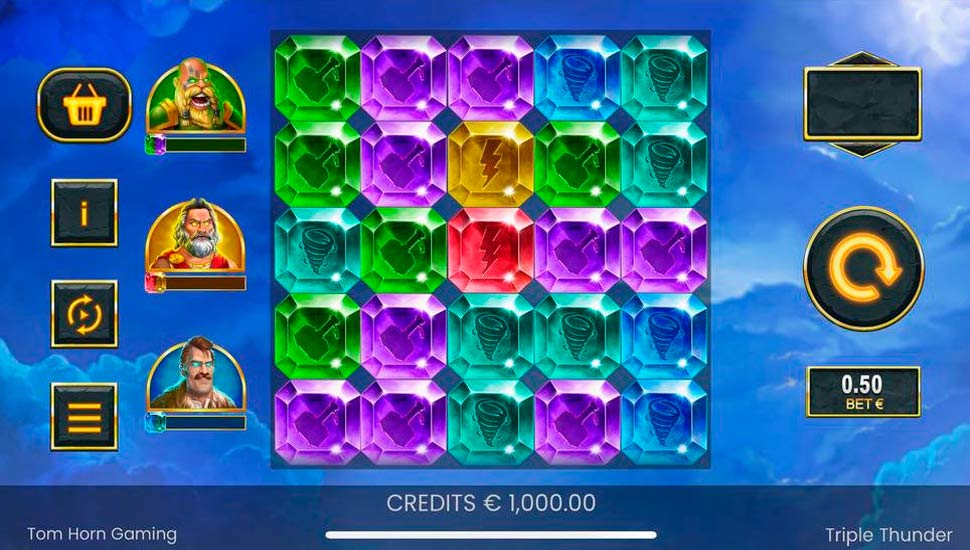Open the shopping basket feature buy
Image resolution: width=970 pixels, height=550 pixels.
[x=85, y=104]
